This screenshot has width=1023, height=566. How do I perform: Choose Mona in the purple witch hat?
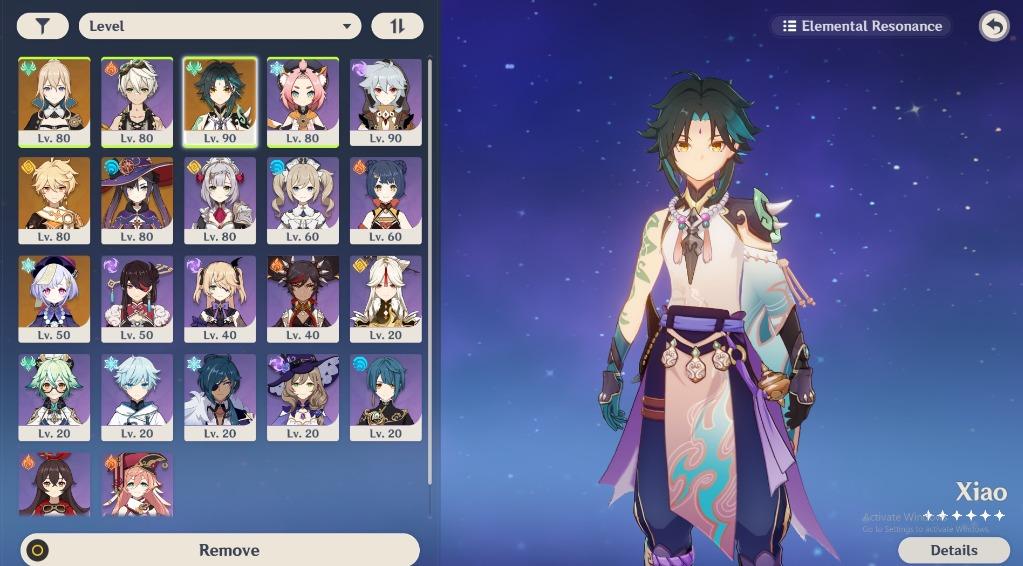137,200
